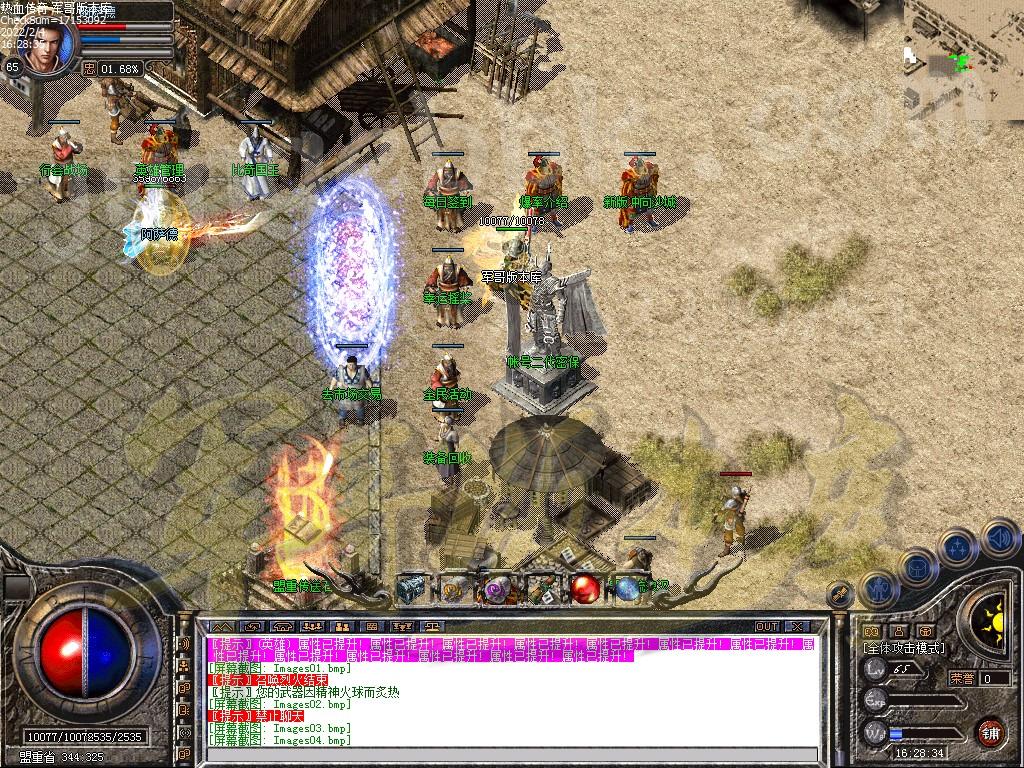The image size is (1024, 768).
Task: Select the golden scroll belt item
Action: [455, 590]
